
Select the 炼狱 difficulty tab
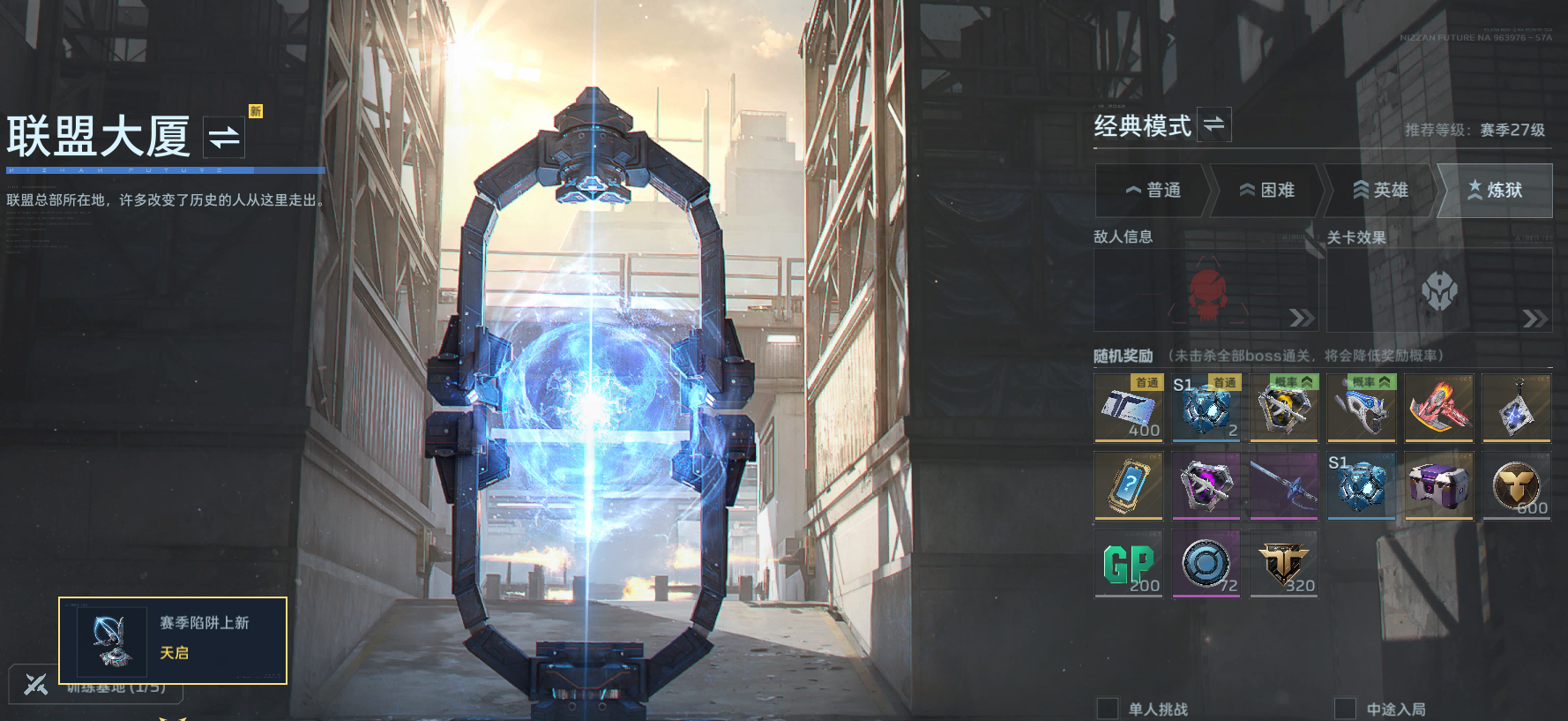click(x=1495, y=190)
